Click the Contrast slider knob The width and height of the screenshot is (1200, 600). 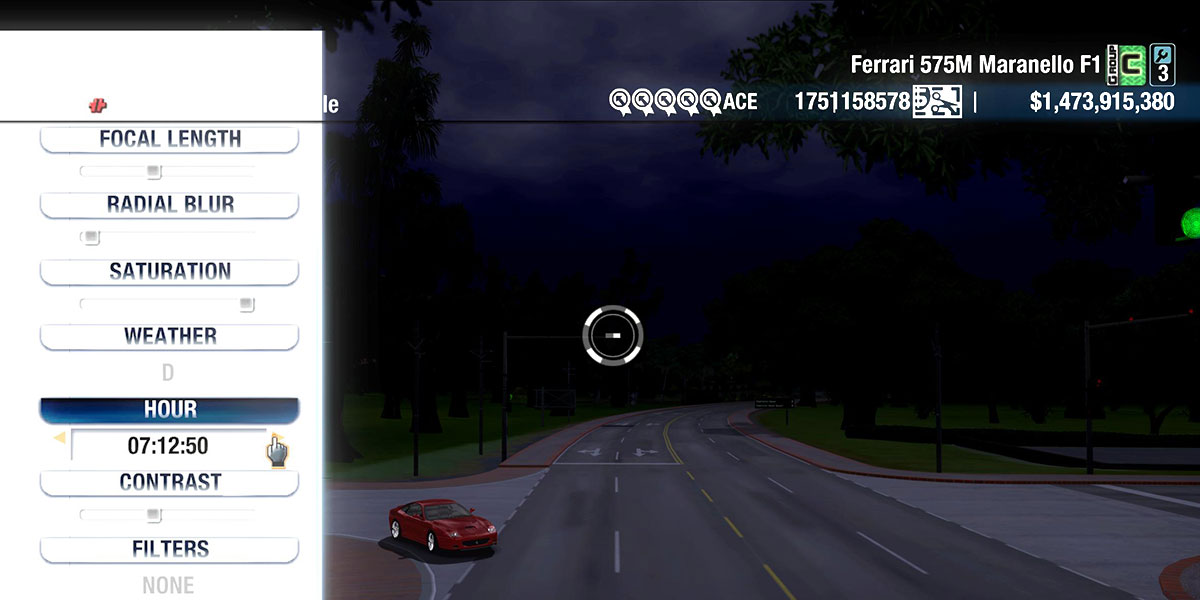pos(153,515)
